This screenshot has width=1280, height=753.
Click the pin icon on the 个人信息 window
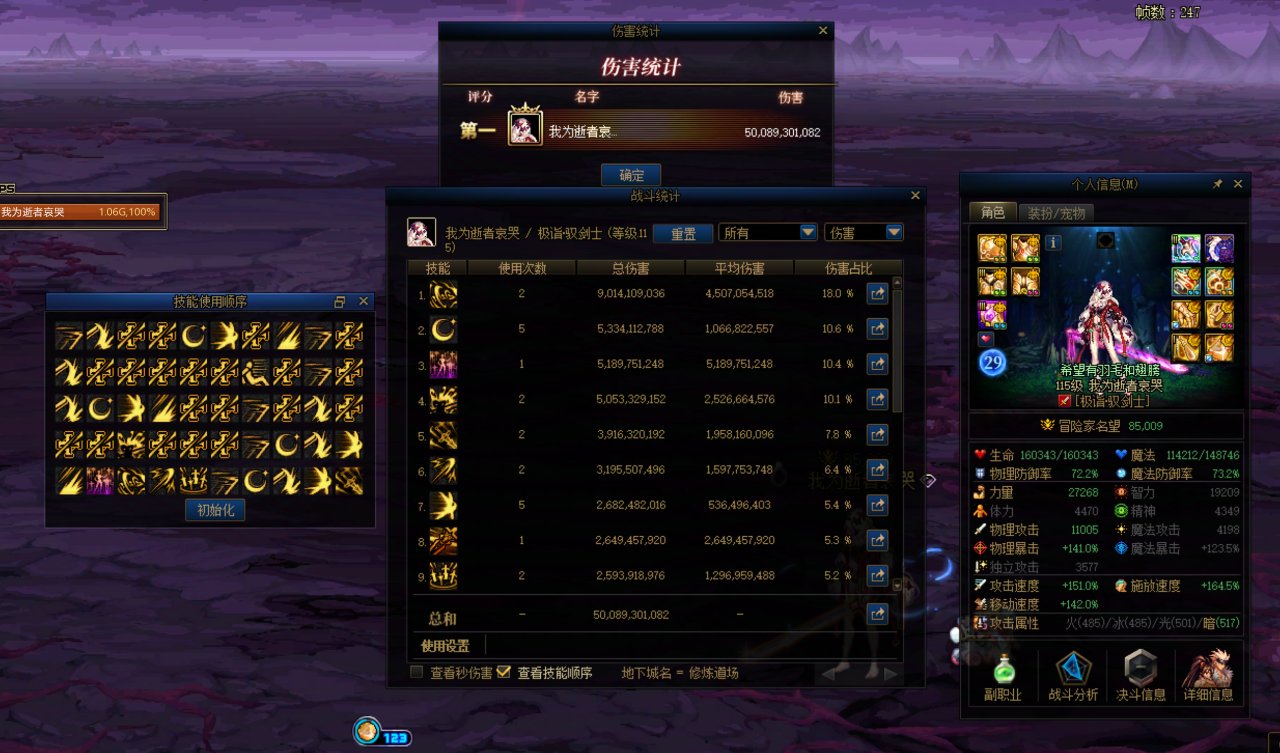pos(1217,183)
